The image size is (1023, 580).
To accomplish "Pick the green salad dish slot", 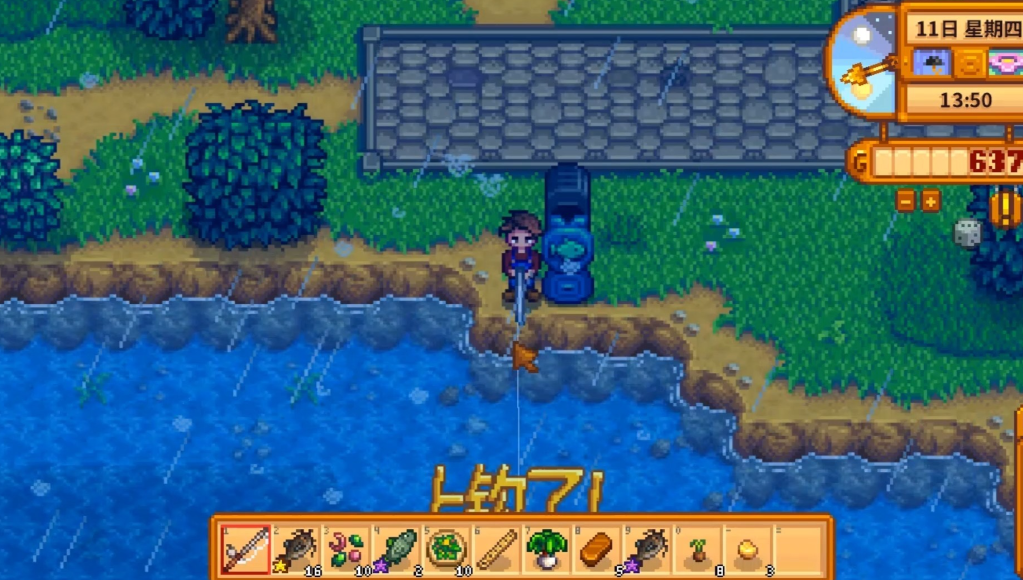I will pyautogui.click(x=446, y=549).
